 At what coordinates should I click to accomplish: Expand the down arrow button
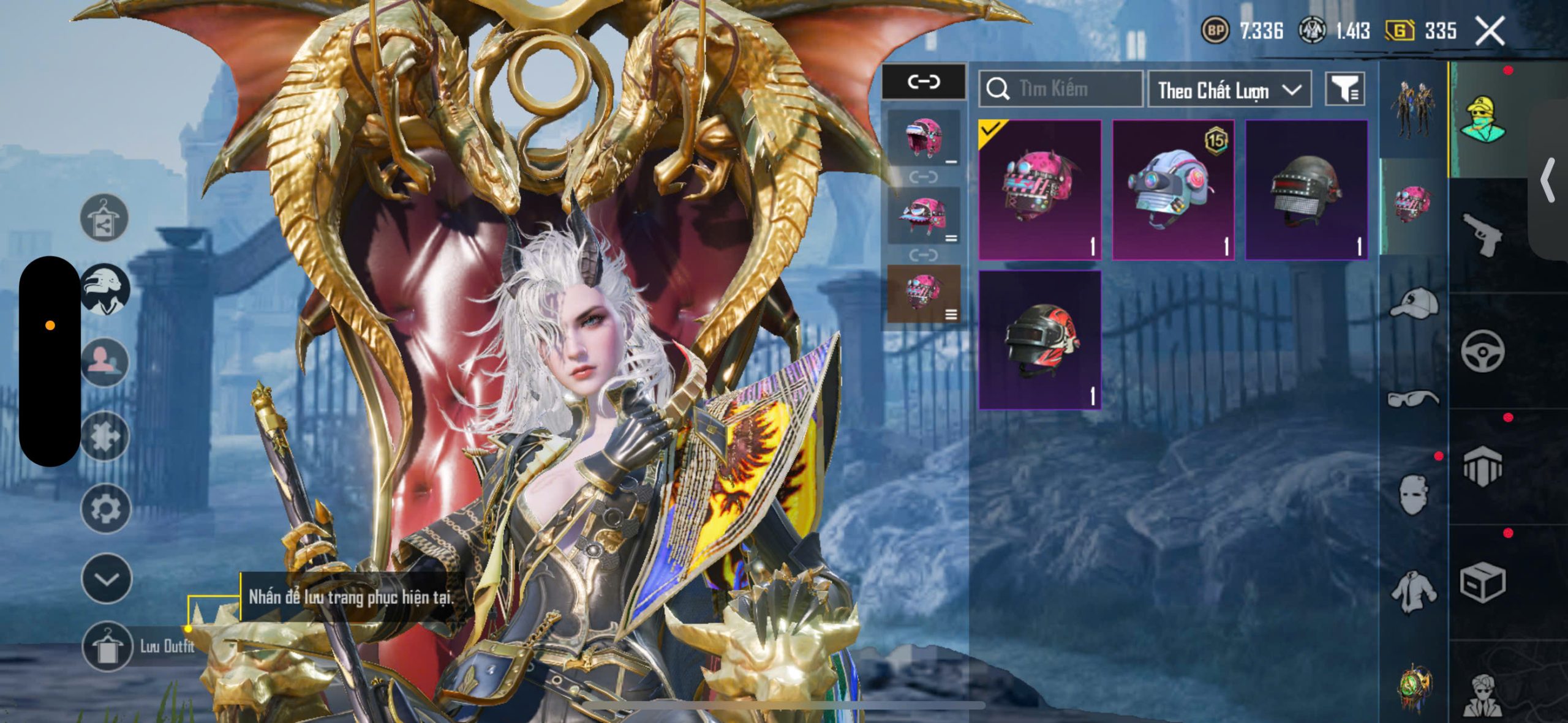point(107,579)
